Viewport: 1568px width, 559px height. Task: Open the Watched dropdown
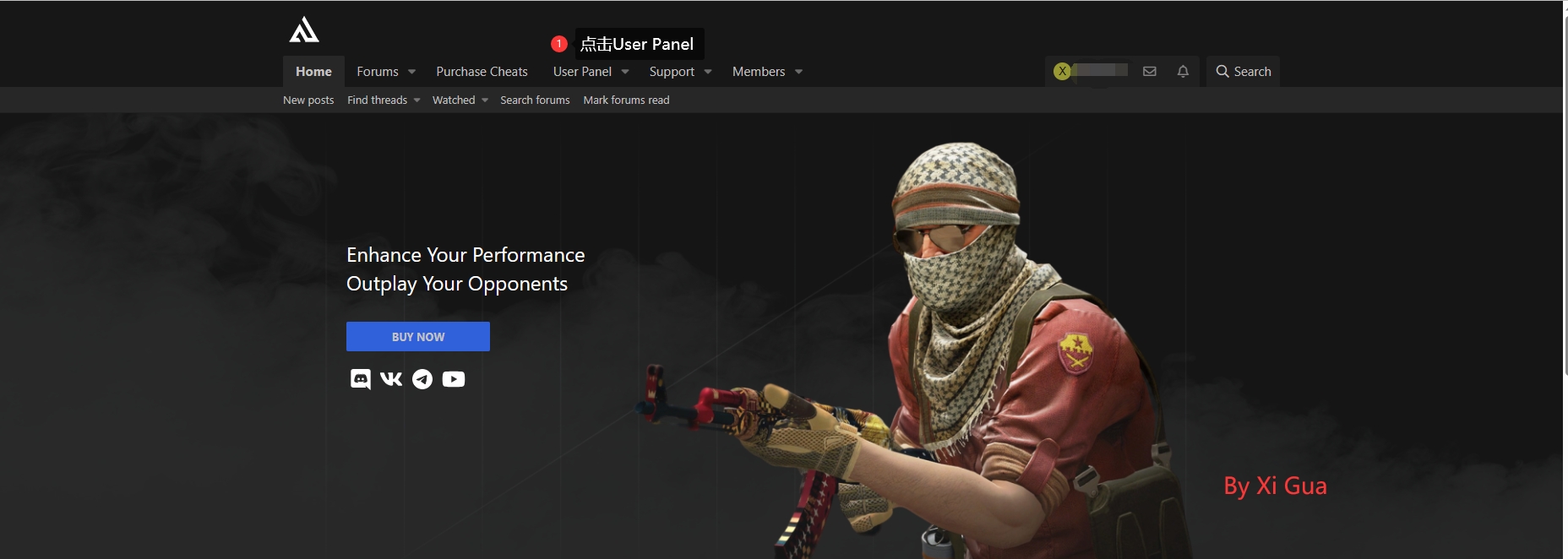pos(460,100)
